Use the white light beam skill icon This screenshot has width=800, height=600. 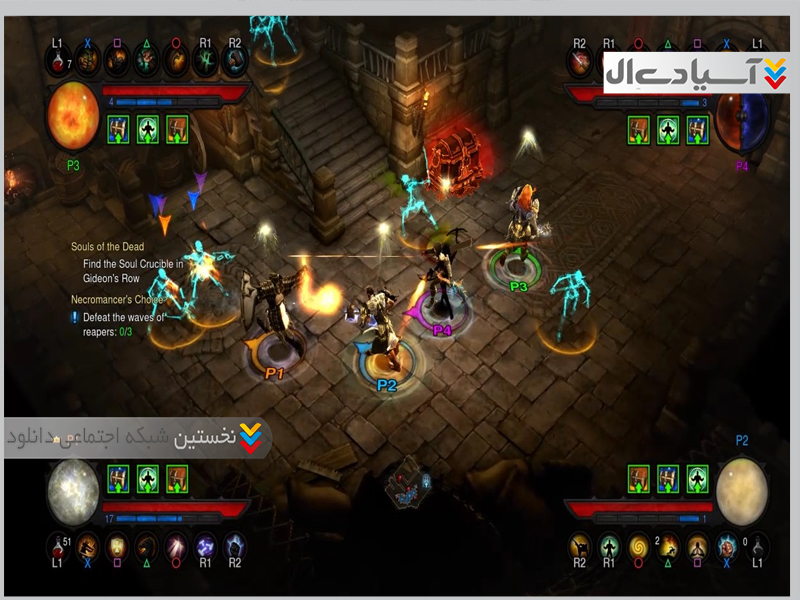tap(177, 546)
